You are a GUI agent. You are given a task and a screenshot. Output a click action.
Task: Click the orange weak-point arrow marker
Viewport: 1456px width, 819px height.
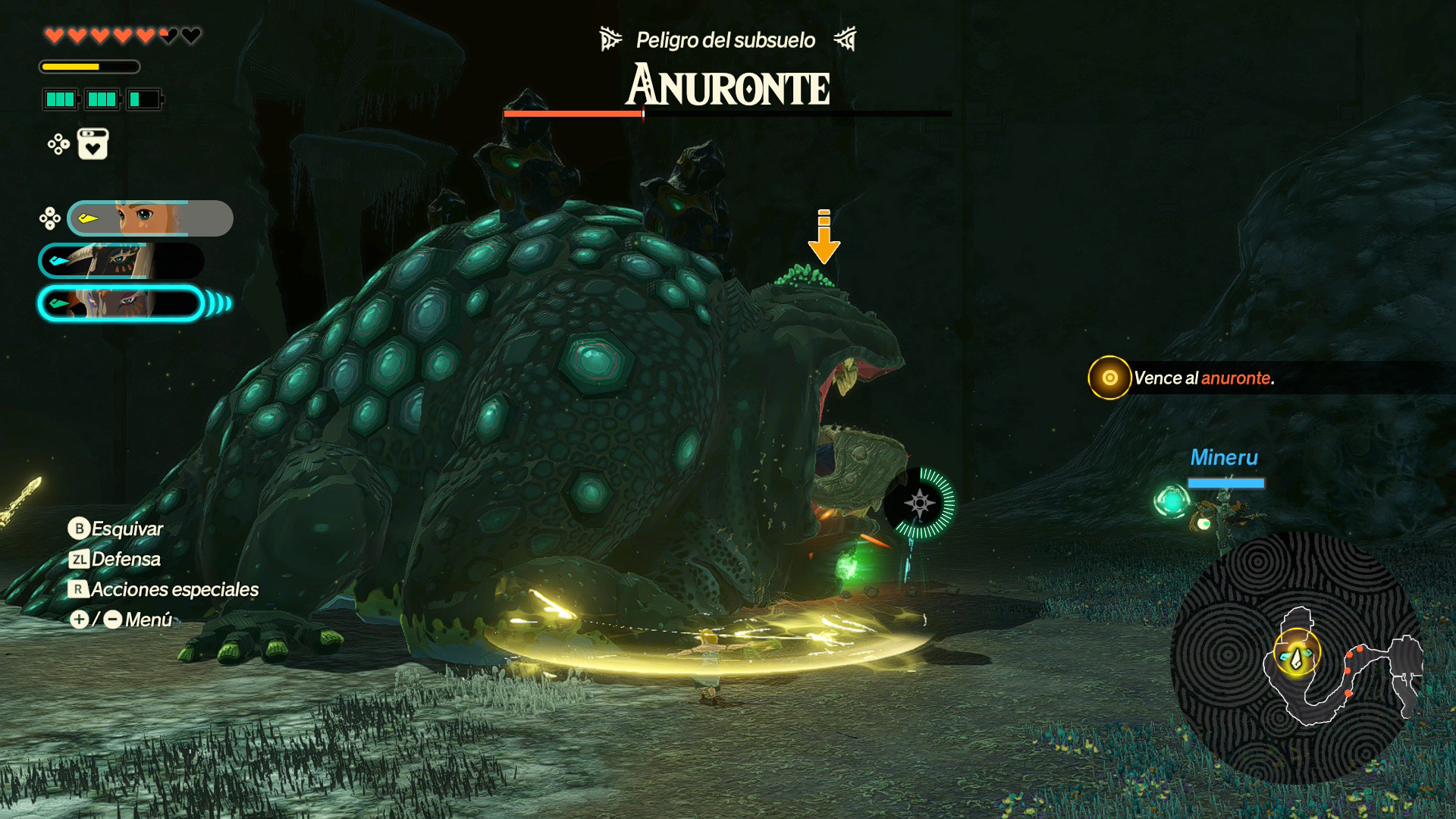pyautogui.click(x=824, y=237)
